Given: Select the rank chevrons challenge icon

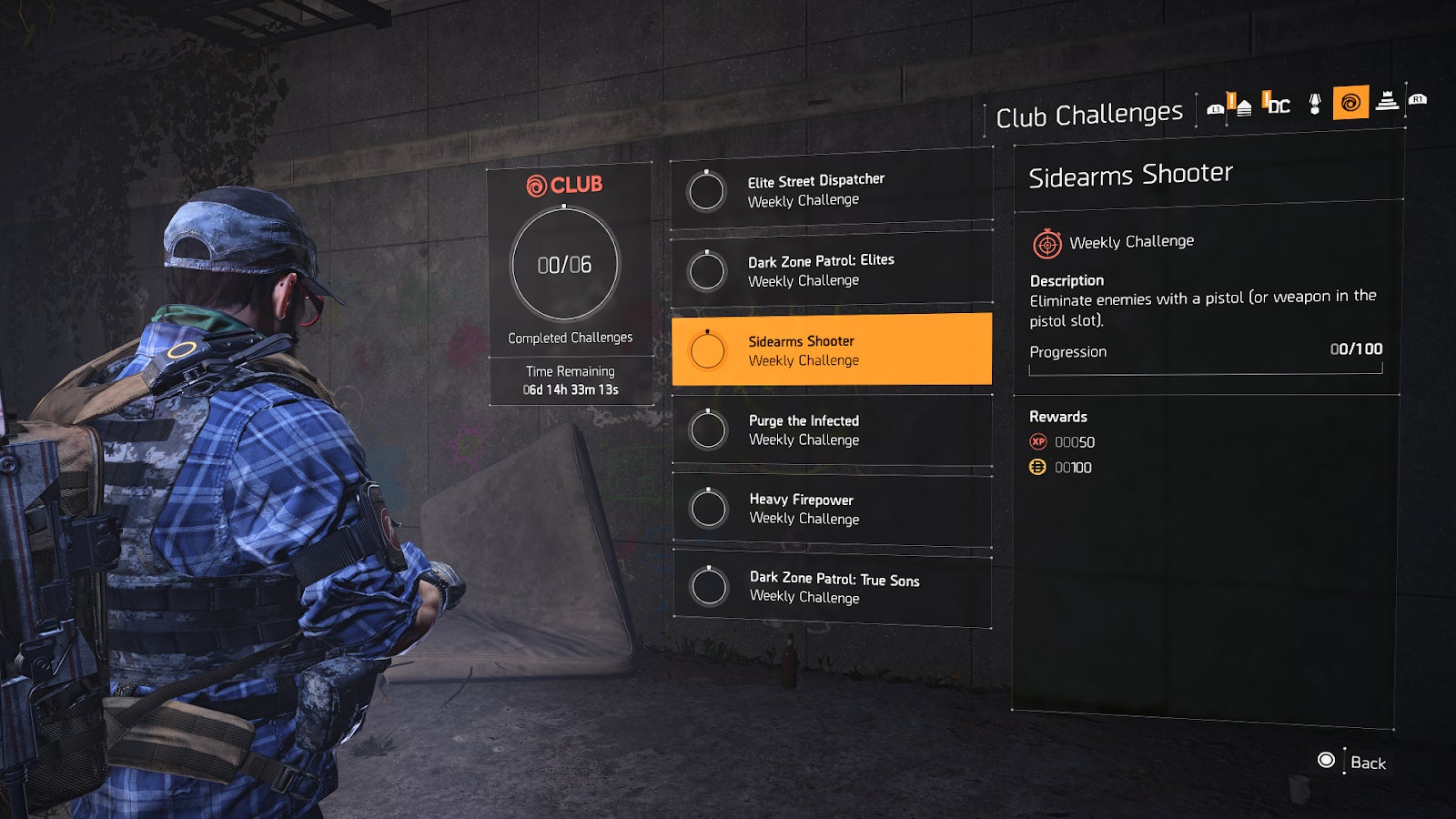Looking at the screenshot, I should [1242, 105].
